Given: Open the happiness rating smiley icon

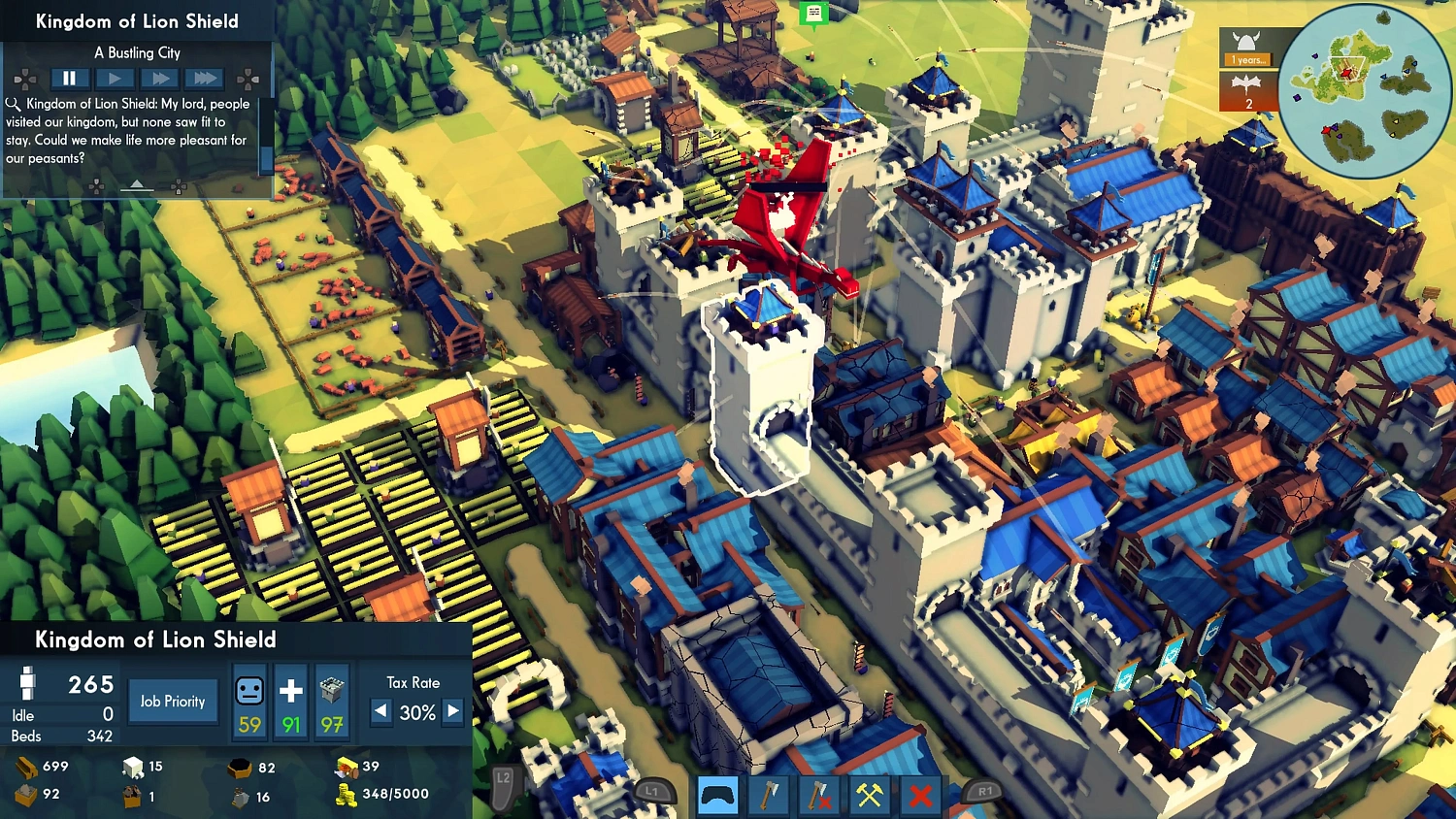Looking at the screenshot, I should [249, 692].
